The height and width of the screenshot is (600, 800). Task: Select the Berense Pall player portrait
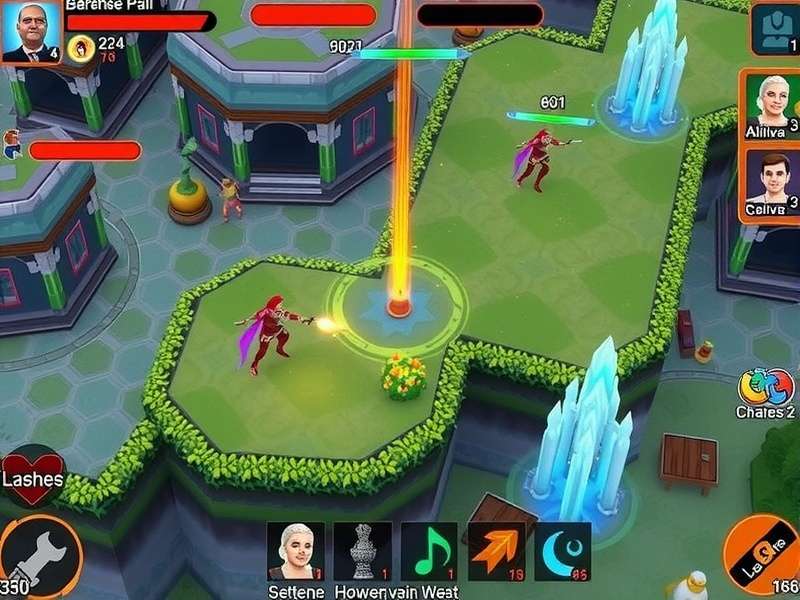click(31, 33)
